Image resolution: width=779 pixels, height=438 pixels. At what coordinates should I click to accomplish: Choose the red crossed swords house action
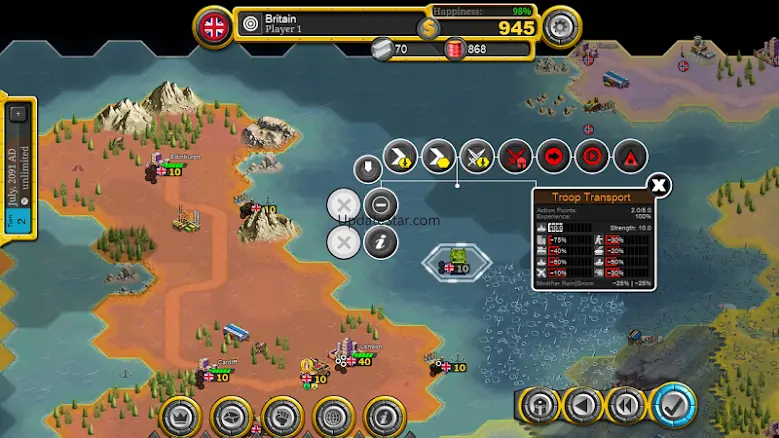coord(515,156)
